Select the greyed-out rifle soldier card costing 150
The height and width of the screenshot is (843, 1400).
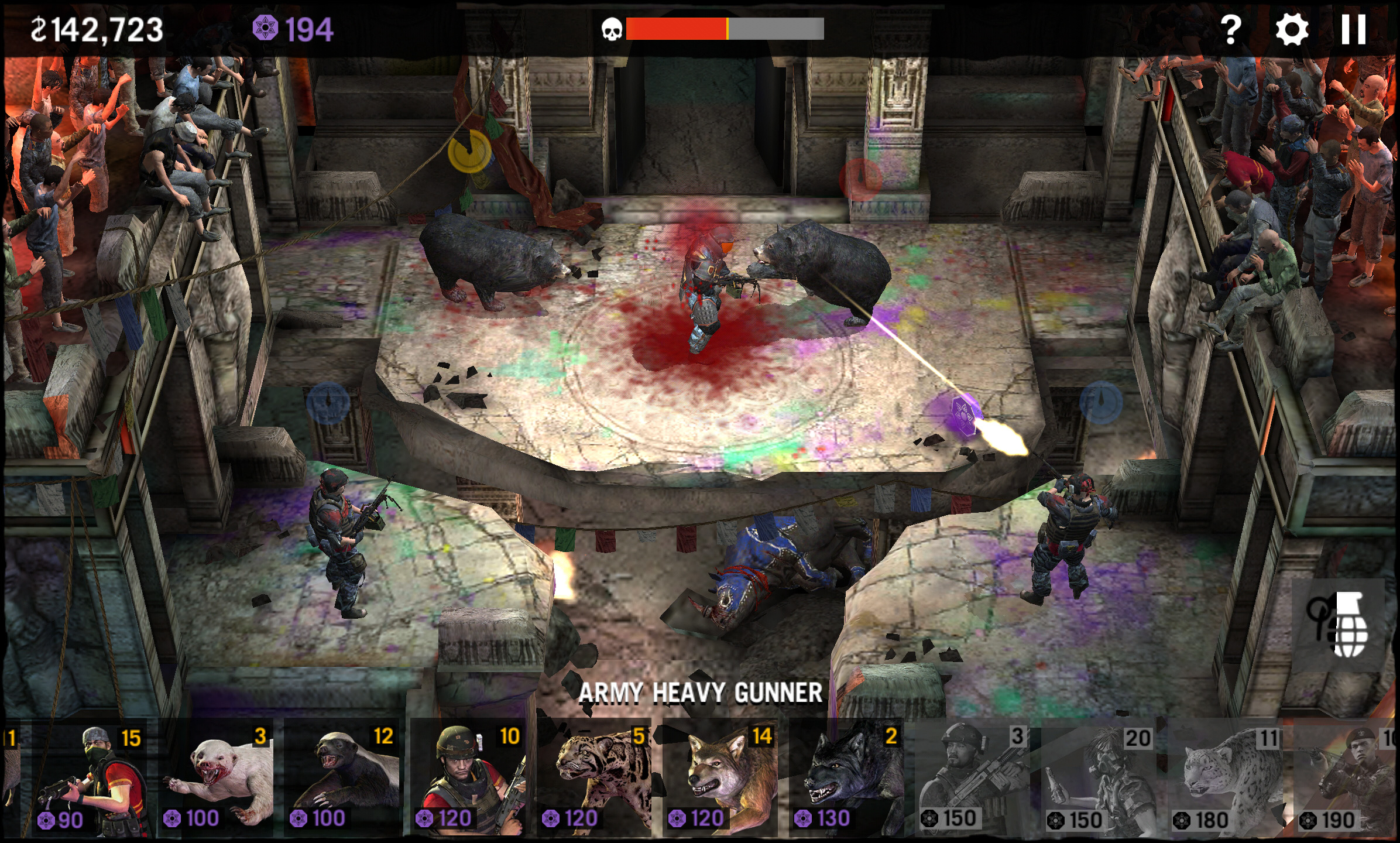pos(974,780)
